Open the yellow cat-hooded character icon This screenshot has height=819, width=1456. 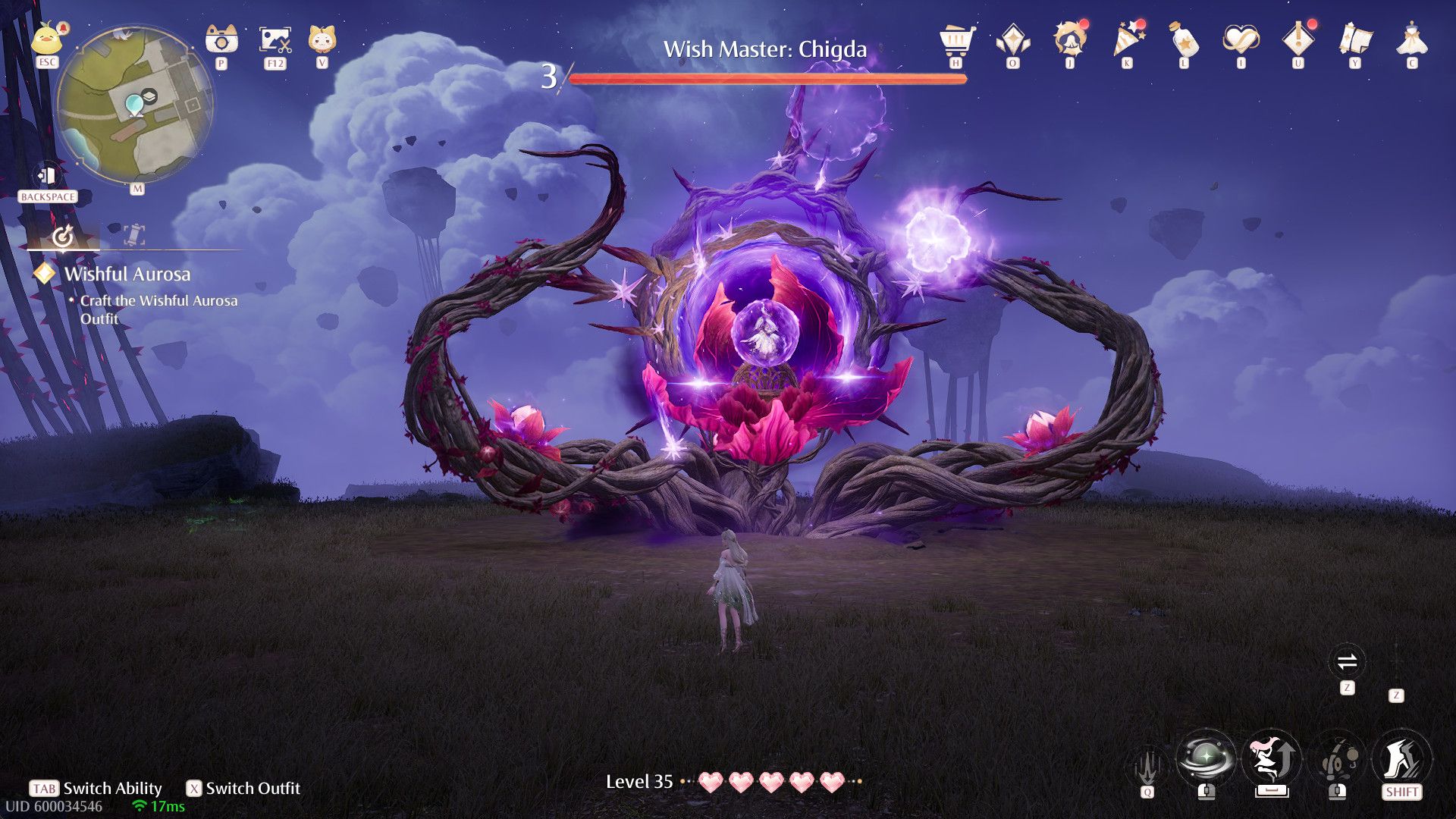(x=322, y=39)
